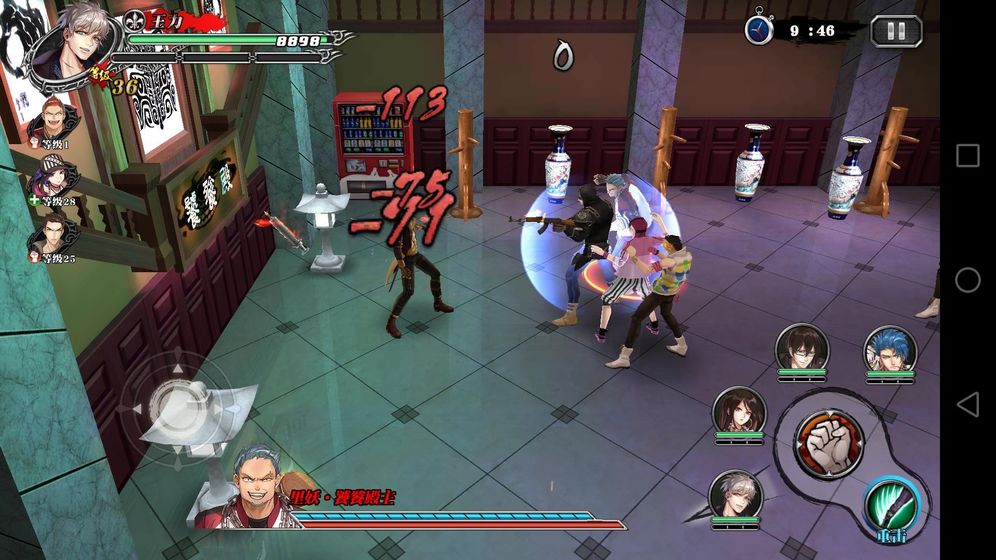Tap the Android back button

pos(967,404)
